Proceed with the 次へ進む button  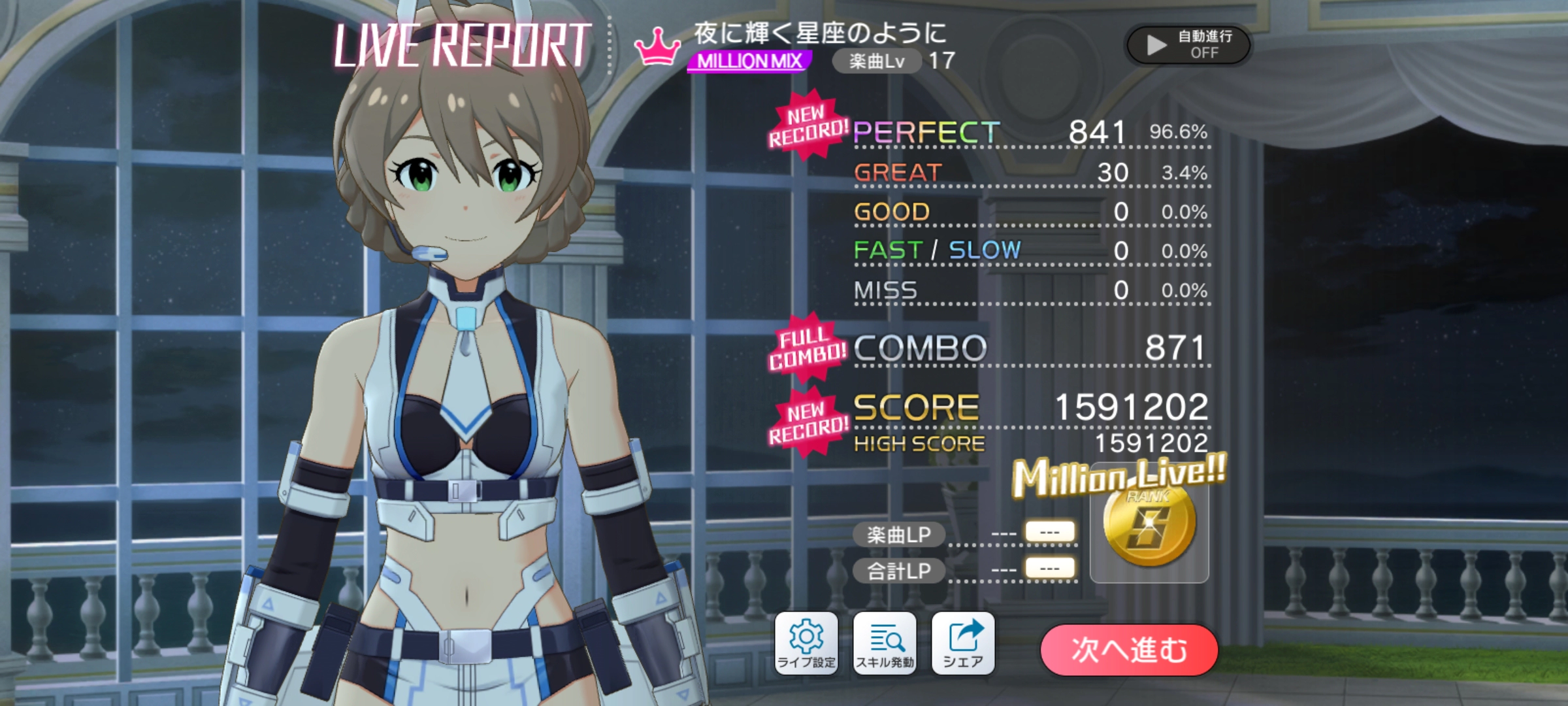(x=1129, y=650)
